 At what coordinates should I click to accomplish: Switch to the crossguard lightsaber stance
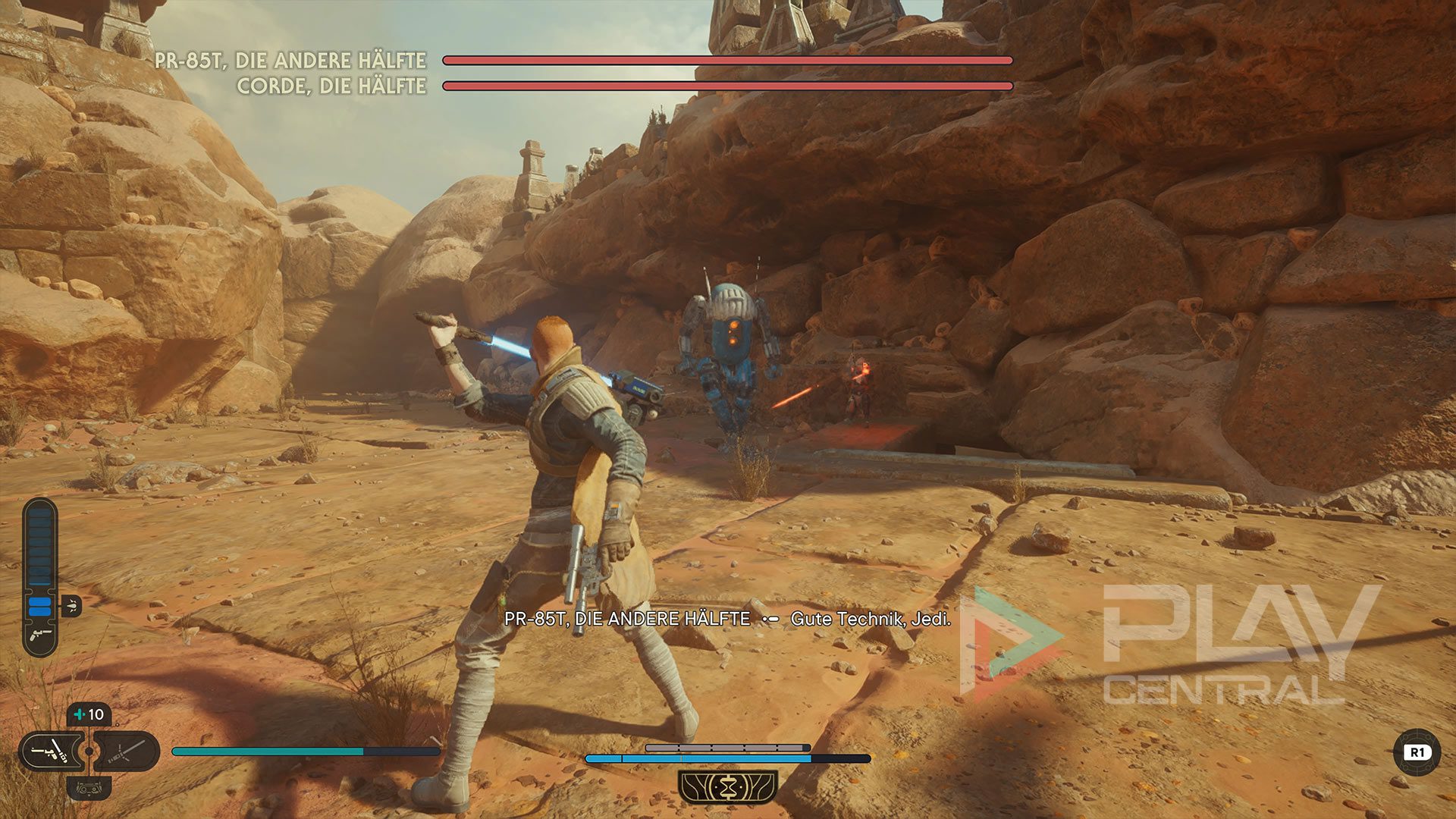click(127, 752)
